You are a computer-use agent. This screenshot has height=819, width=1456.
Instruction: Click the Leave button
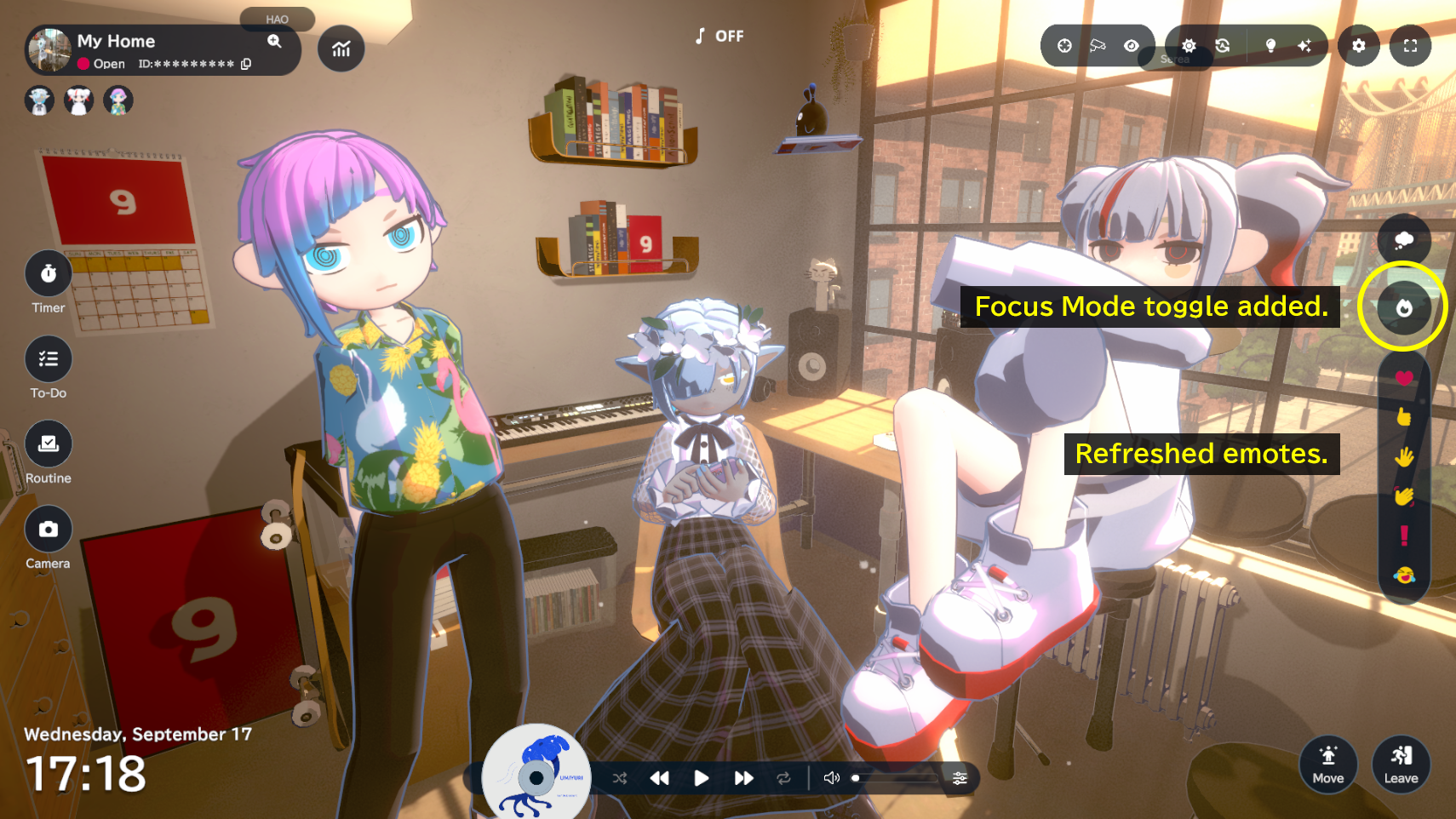[x=1400, y=765]
